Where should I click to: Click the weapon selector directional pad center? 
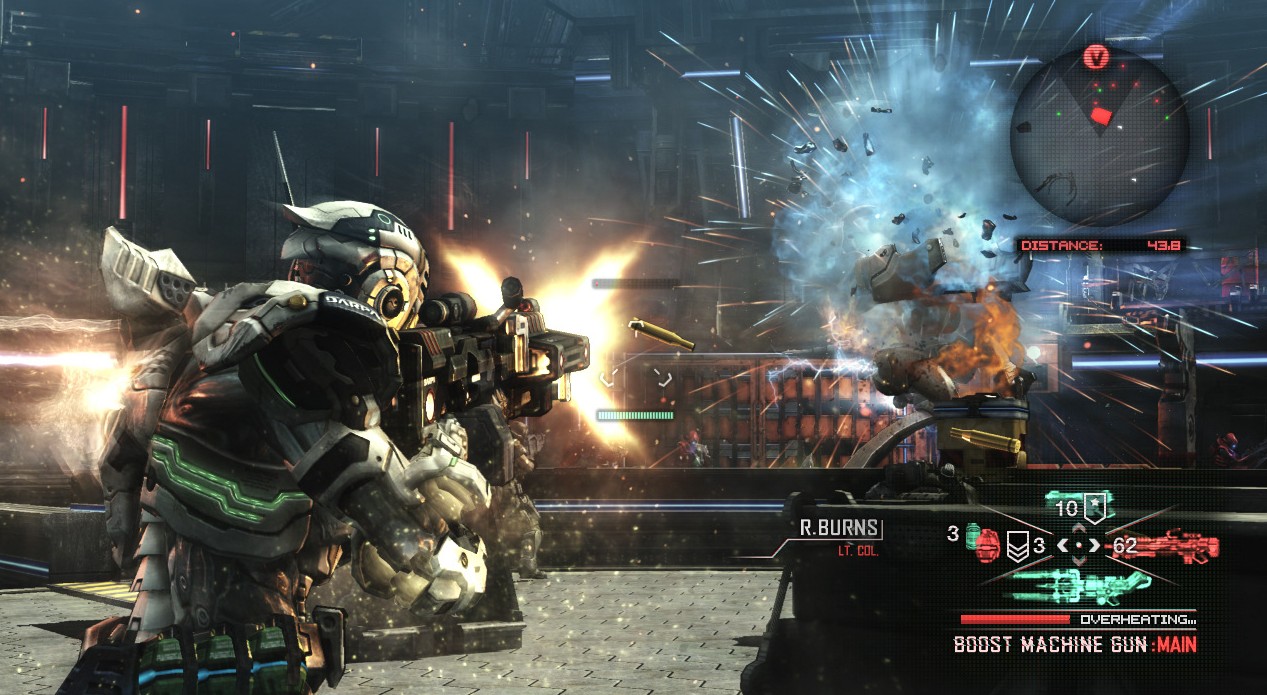pyautogui.click(x=1078, y=545)
